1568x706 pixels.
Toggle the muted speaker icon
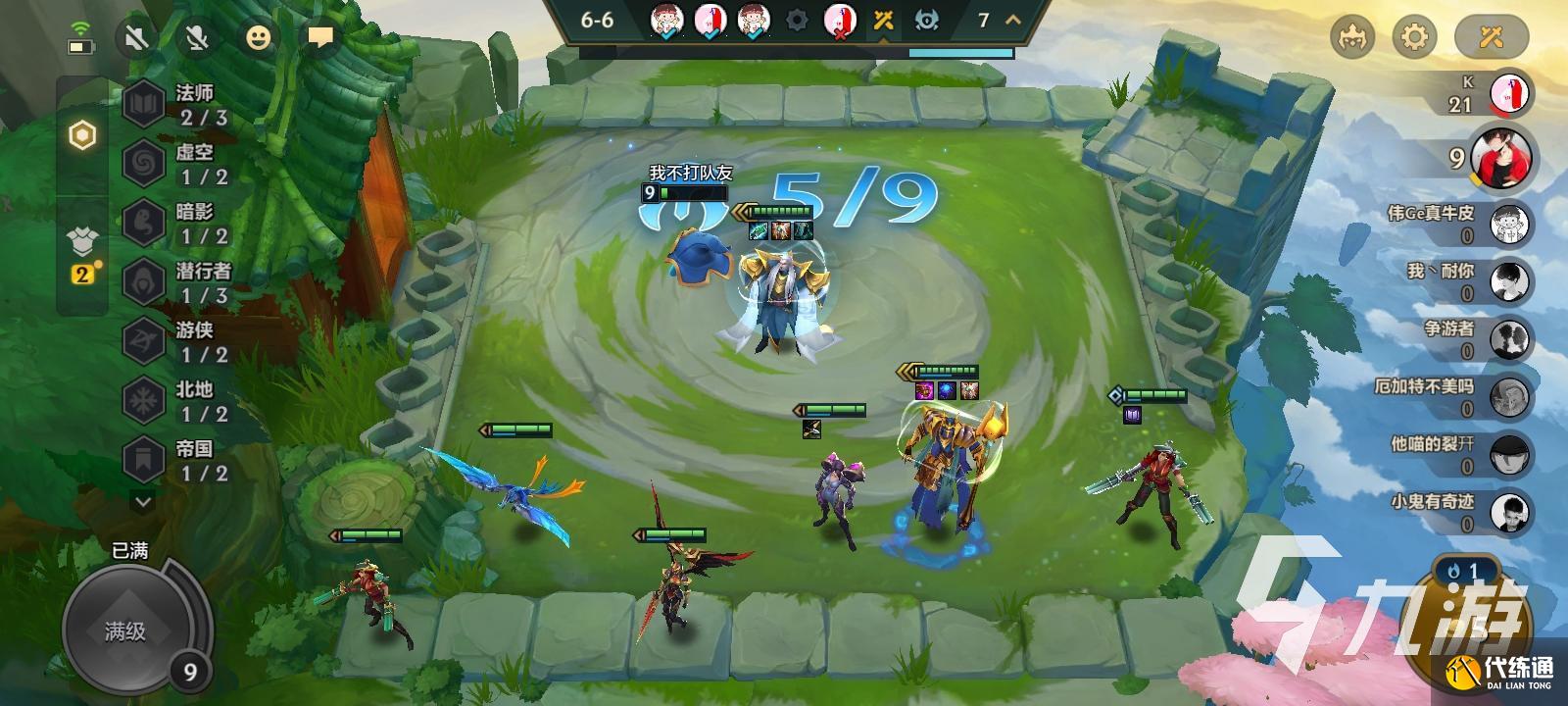pos(138,38)
